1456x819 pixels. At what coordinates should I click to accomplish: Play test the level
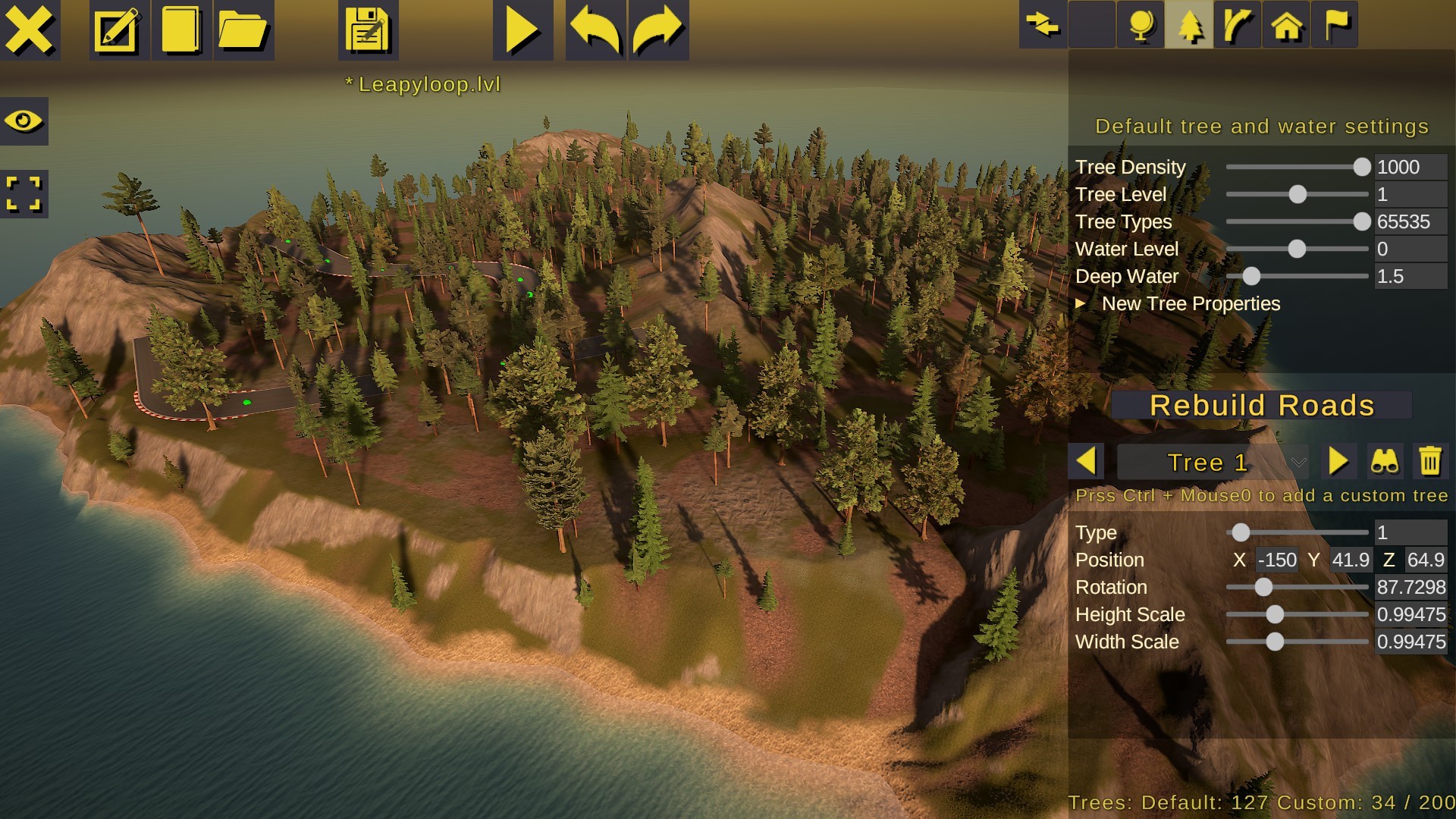pyautogui.click(x=522, y=30)
